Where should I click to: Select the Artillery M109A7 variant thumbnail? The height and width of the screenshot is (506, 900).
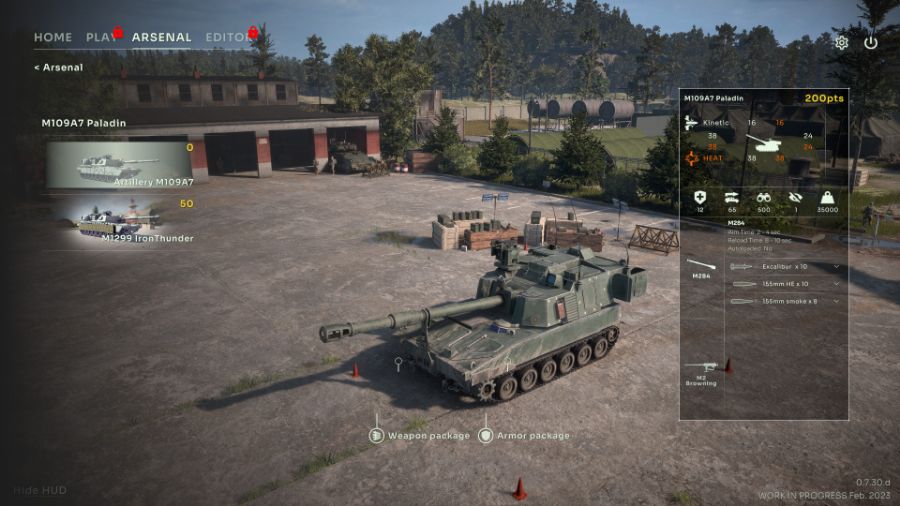tap(119, 165)
